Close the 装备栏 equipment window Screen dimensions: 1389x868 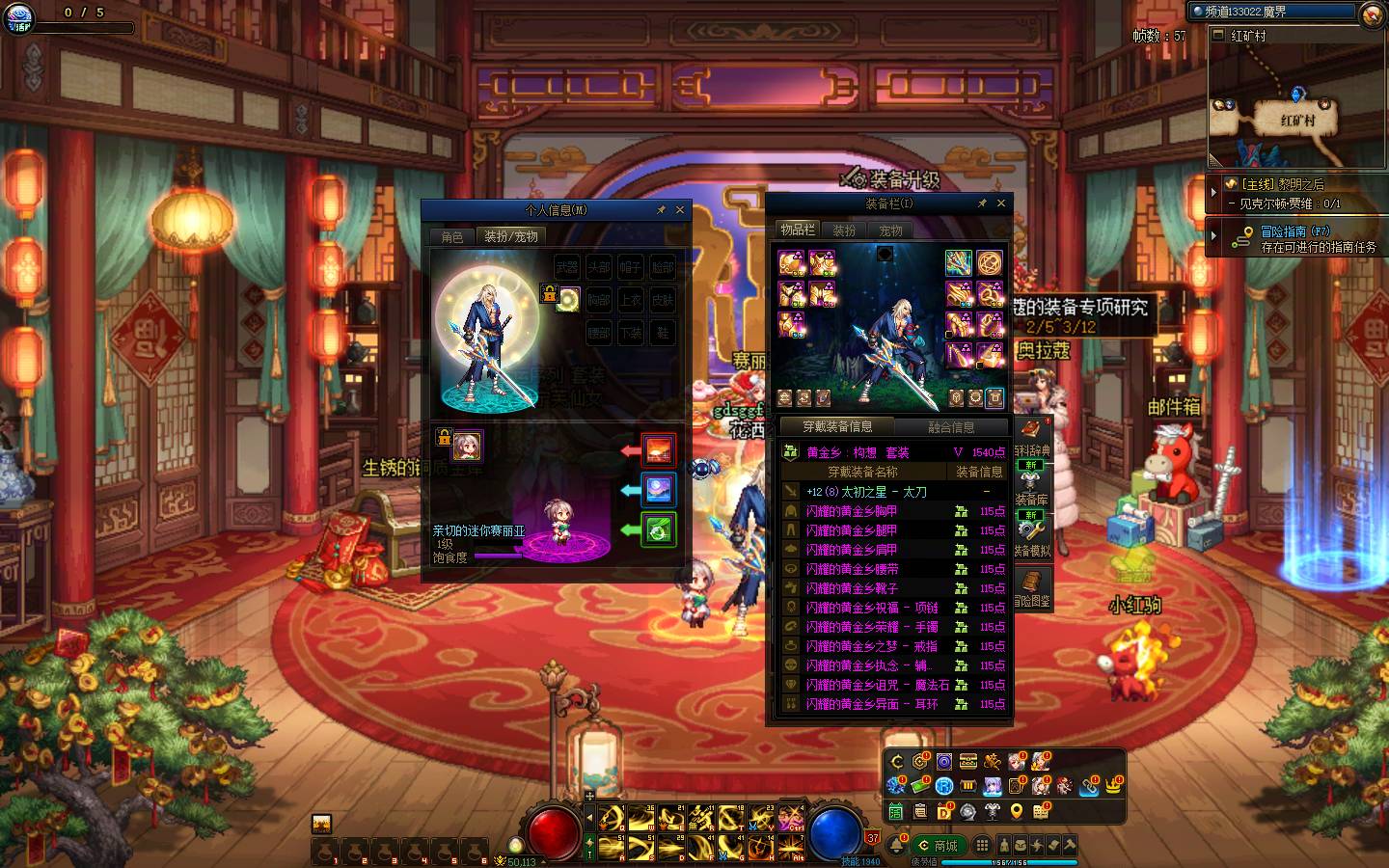(1001, 203)
